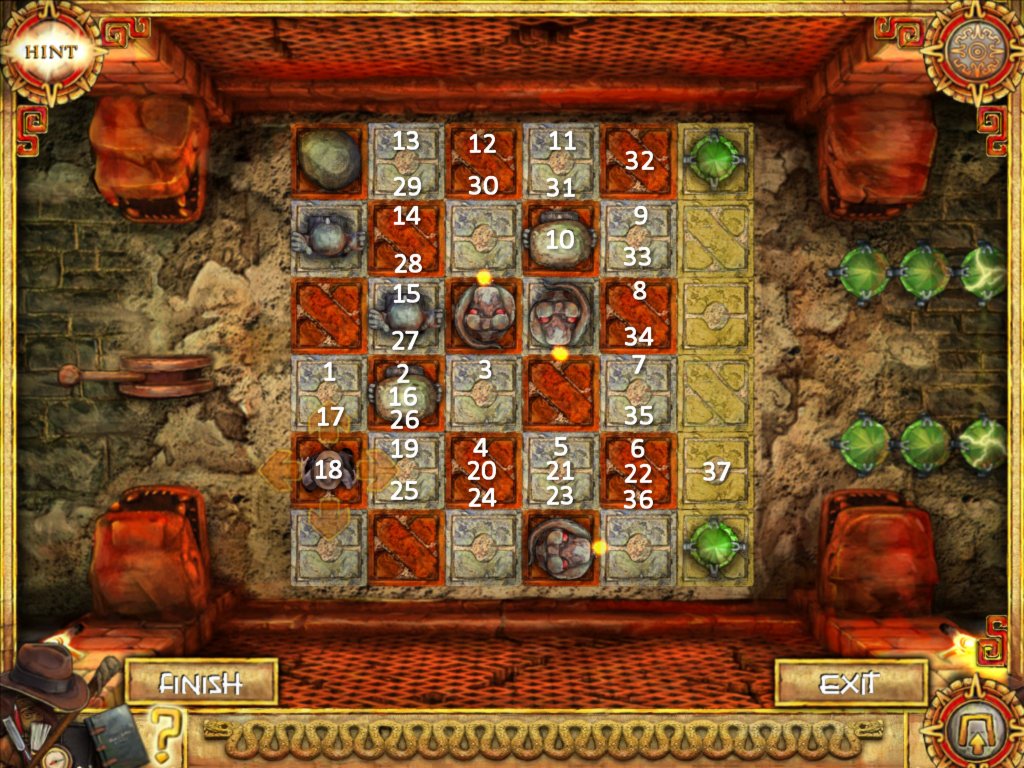The image size is (1024, 768).
Task: Activate the up-arrow medallion
Action: 973,722
